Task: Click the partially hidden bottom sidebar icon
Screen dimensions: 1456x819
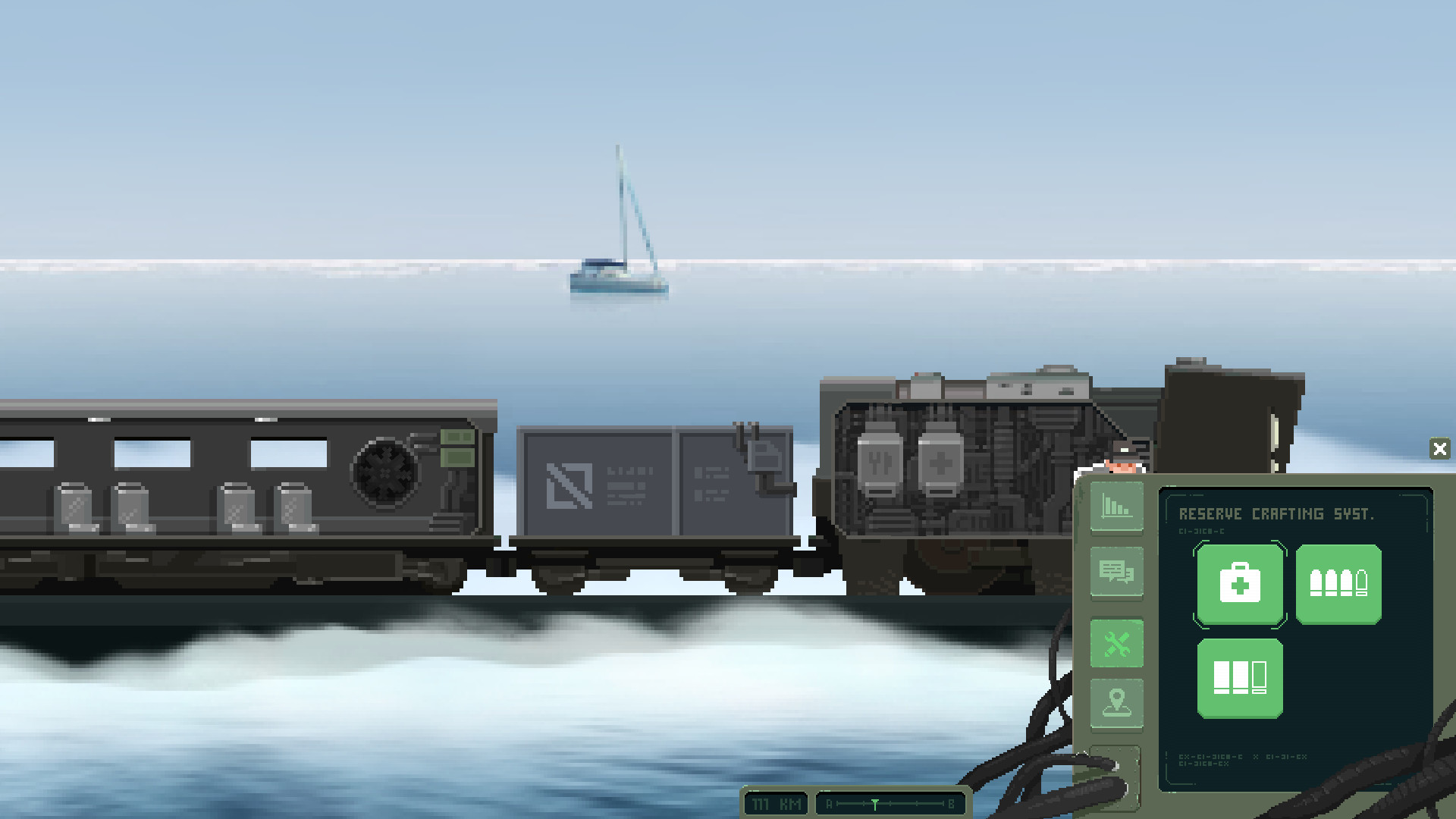Action: (1116, 773)
